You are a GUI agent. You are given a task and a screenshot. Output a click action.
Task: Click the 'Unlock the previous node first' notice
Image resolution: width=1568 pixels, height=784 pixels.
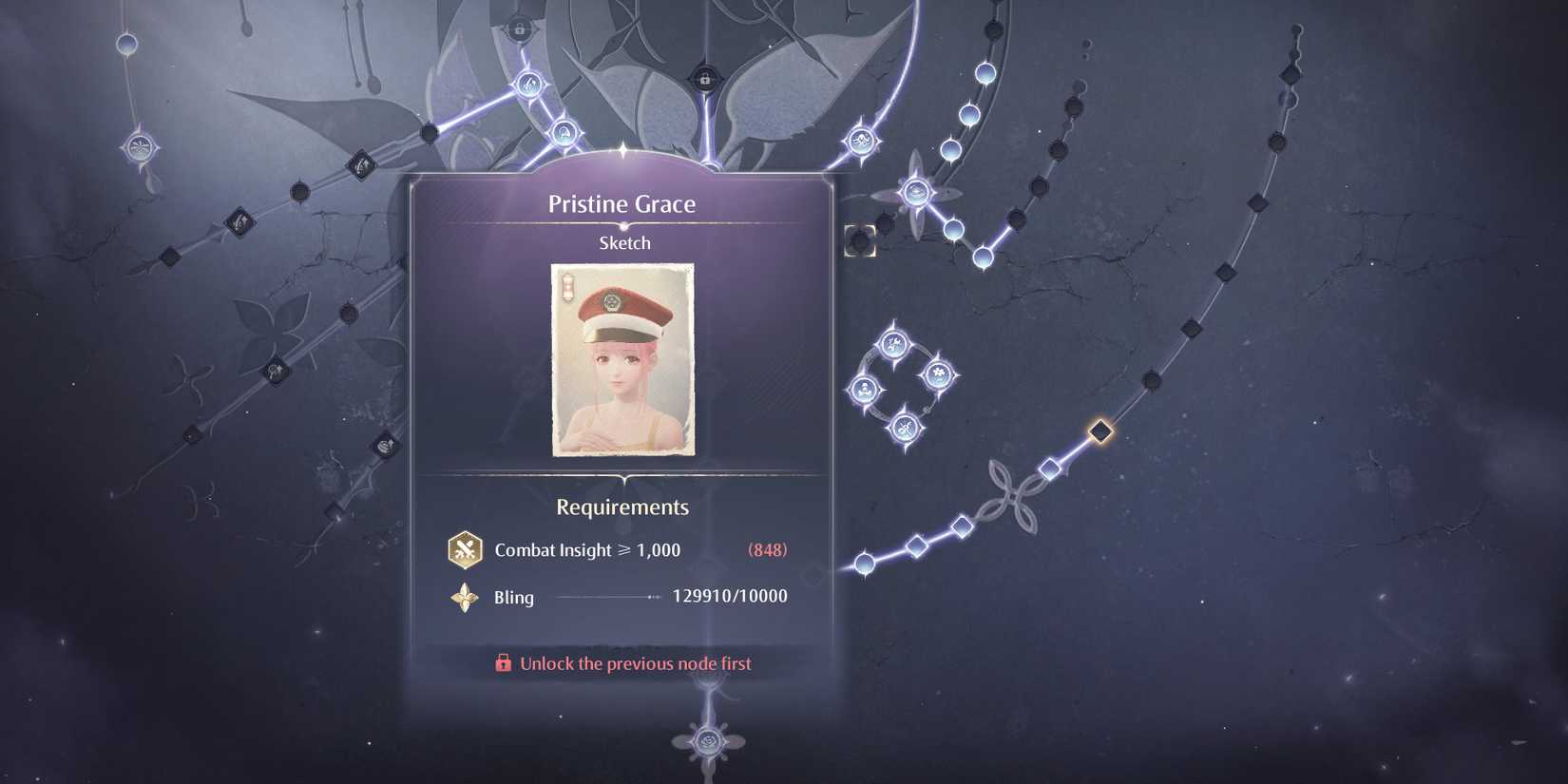(633, 663)
